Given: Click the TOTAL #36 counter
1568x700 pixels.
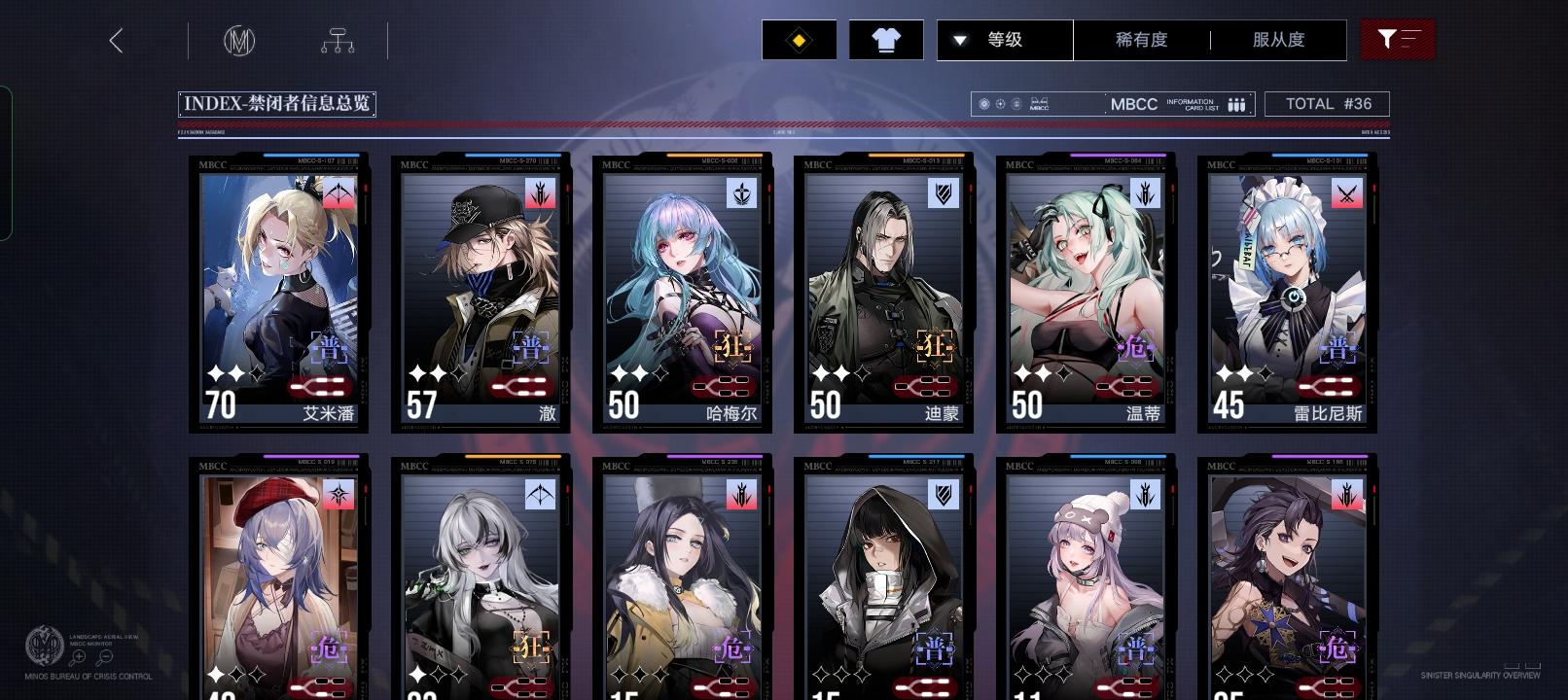Looking at the screenshot, I should tap(1327, 103).
